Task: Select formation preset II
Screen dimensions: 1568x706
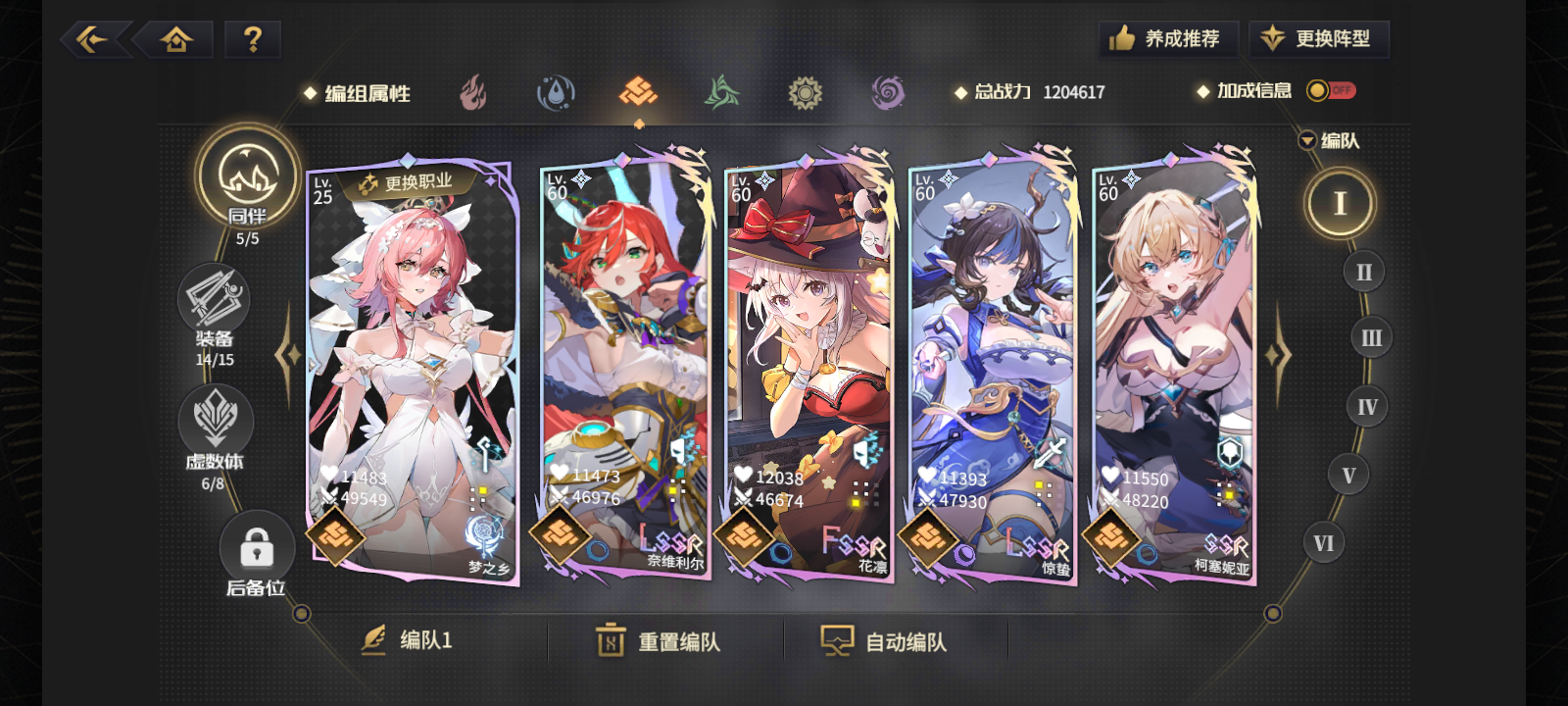Action: 1362,272
